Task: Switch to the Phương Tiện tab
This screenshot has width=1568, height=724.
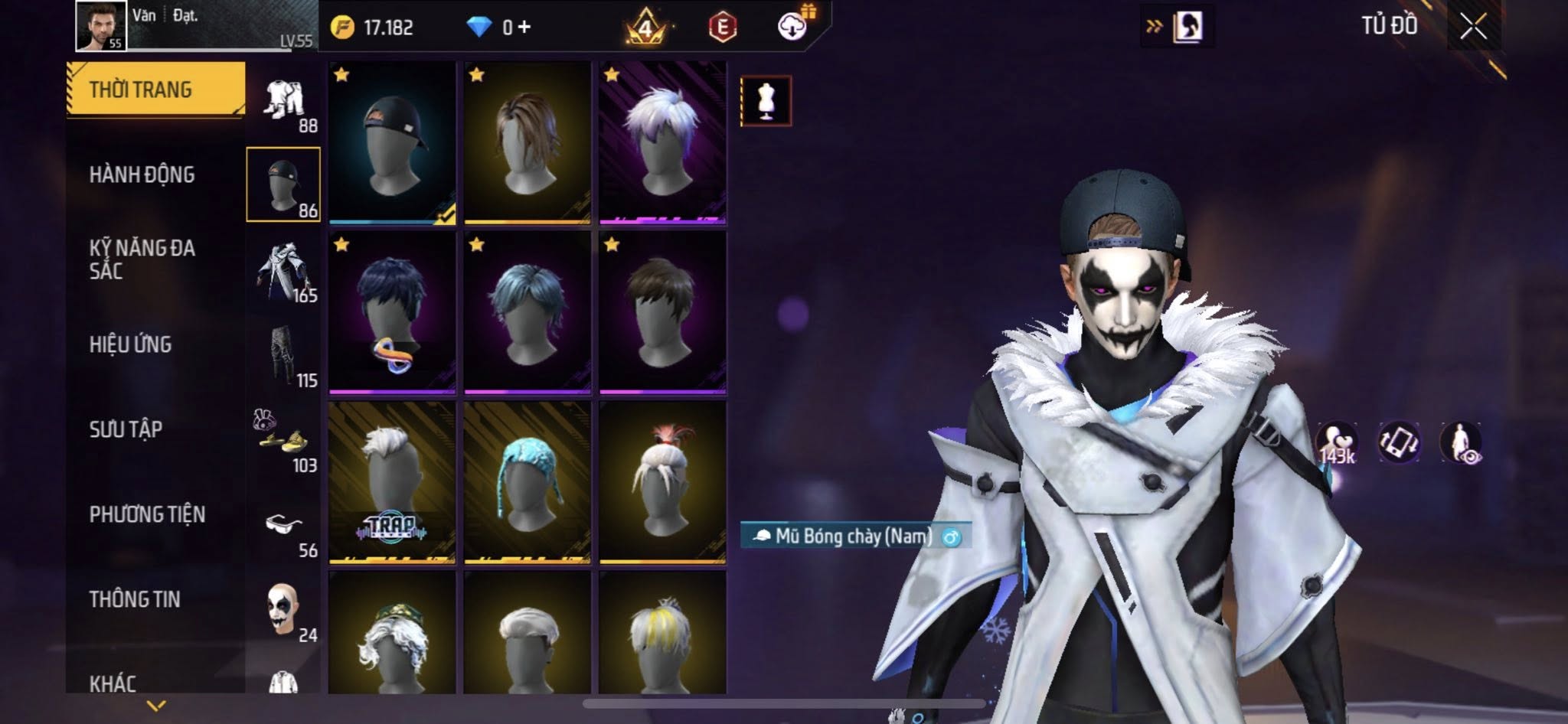Action: click(147, 514)
